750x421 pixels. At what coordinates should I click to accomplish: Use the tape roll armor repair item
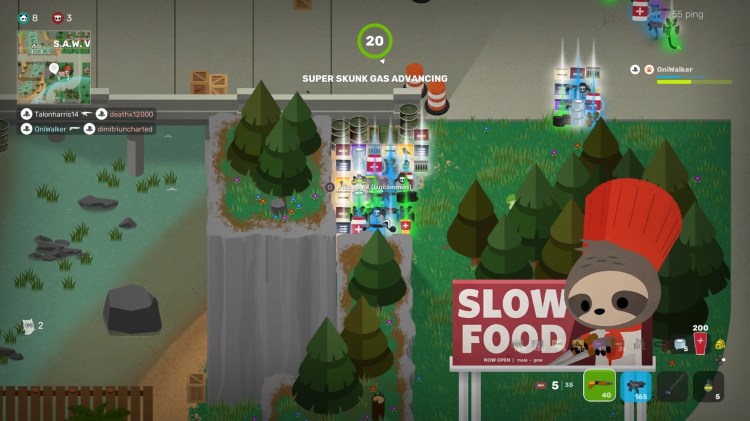pos(680,345)
